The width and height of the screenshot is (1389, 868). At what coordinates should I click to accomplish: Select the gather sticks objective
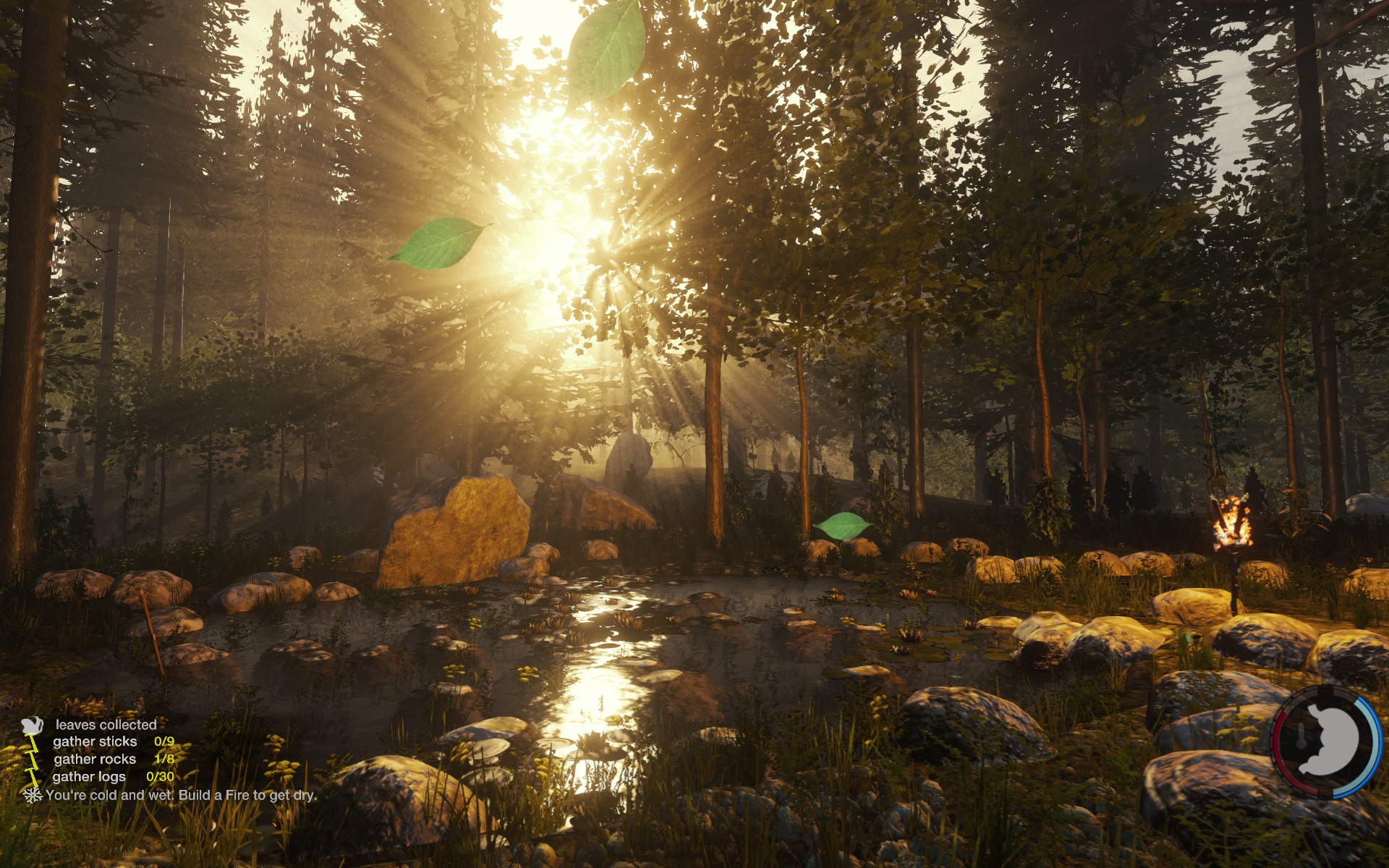(x=95, y=741)
